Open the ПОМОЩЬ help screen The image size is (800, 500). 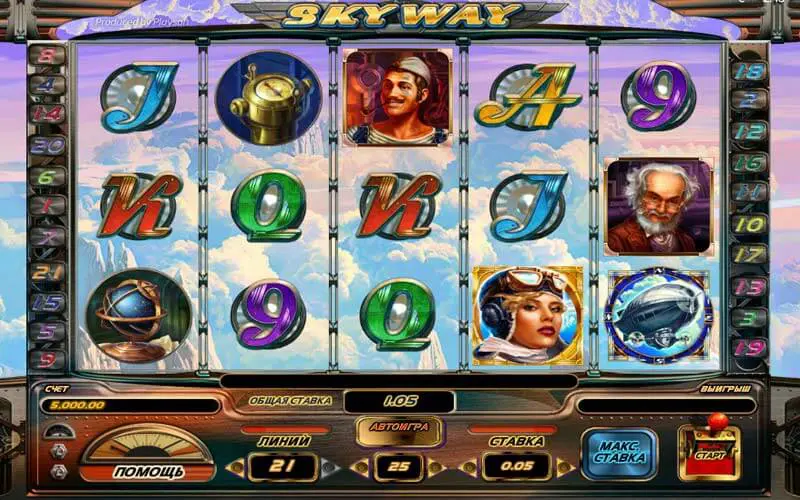[x=147, y=470]
